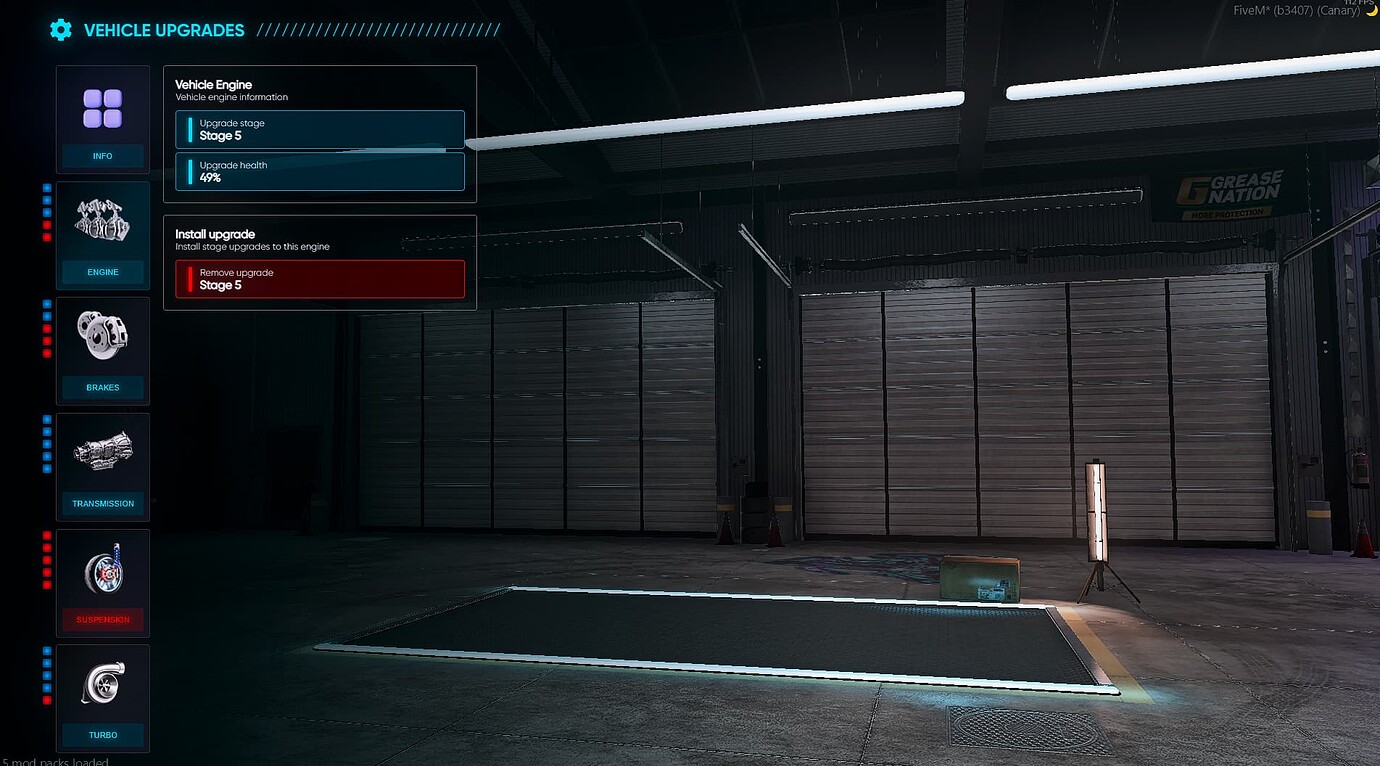This screenshot has width=1380, height=766.
Task: Toggle the first blue indicator beside Turbo
Action: click(x=45, y=651)
